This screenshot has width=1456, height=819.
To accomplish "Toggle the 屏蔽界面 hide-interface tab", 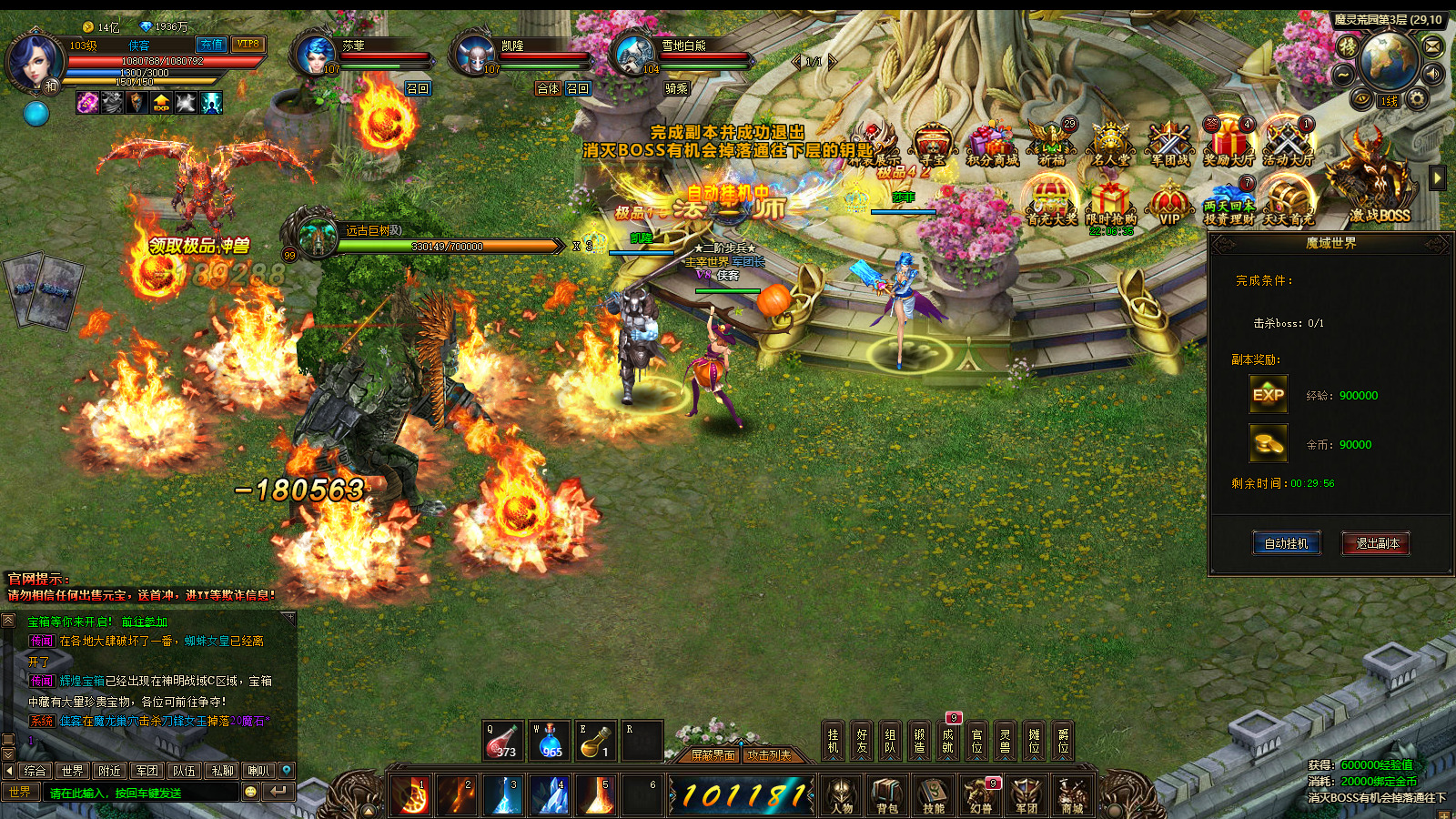I will [x=713, y=755].
